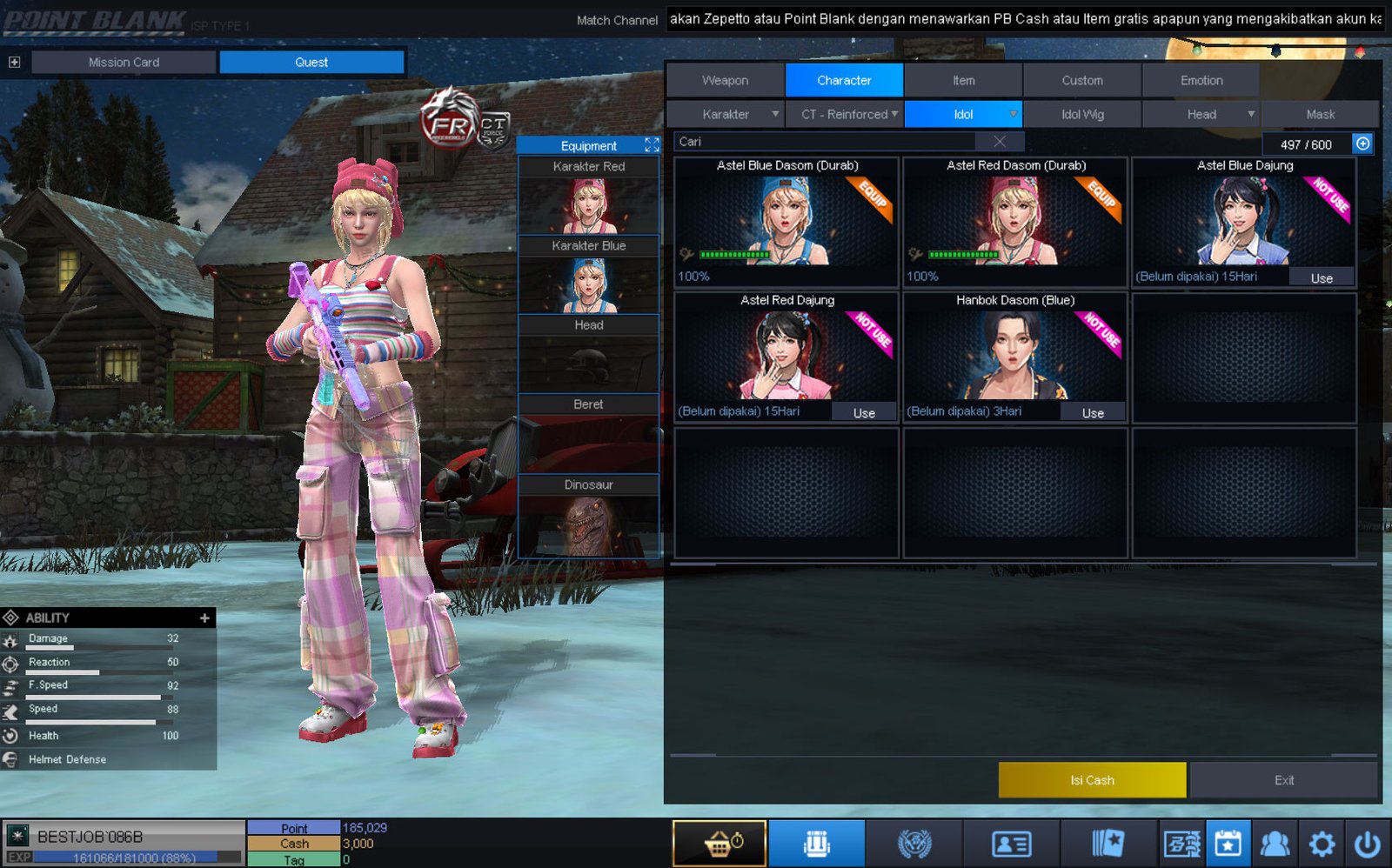Open the shop basket icon
The height and width of the screenshot is (868, 1392).
point(719,844)
